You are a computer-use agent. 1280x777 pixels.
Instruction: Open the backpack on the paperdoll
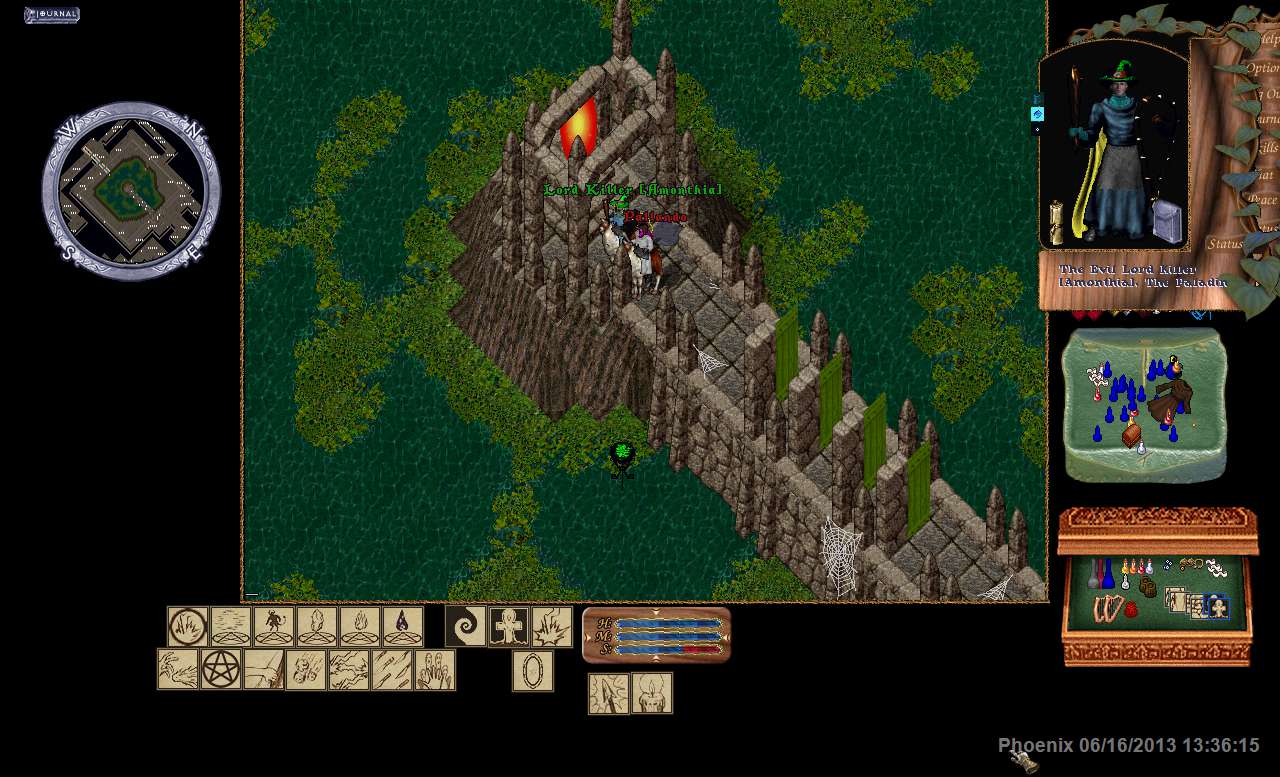tap(1167, 221)
